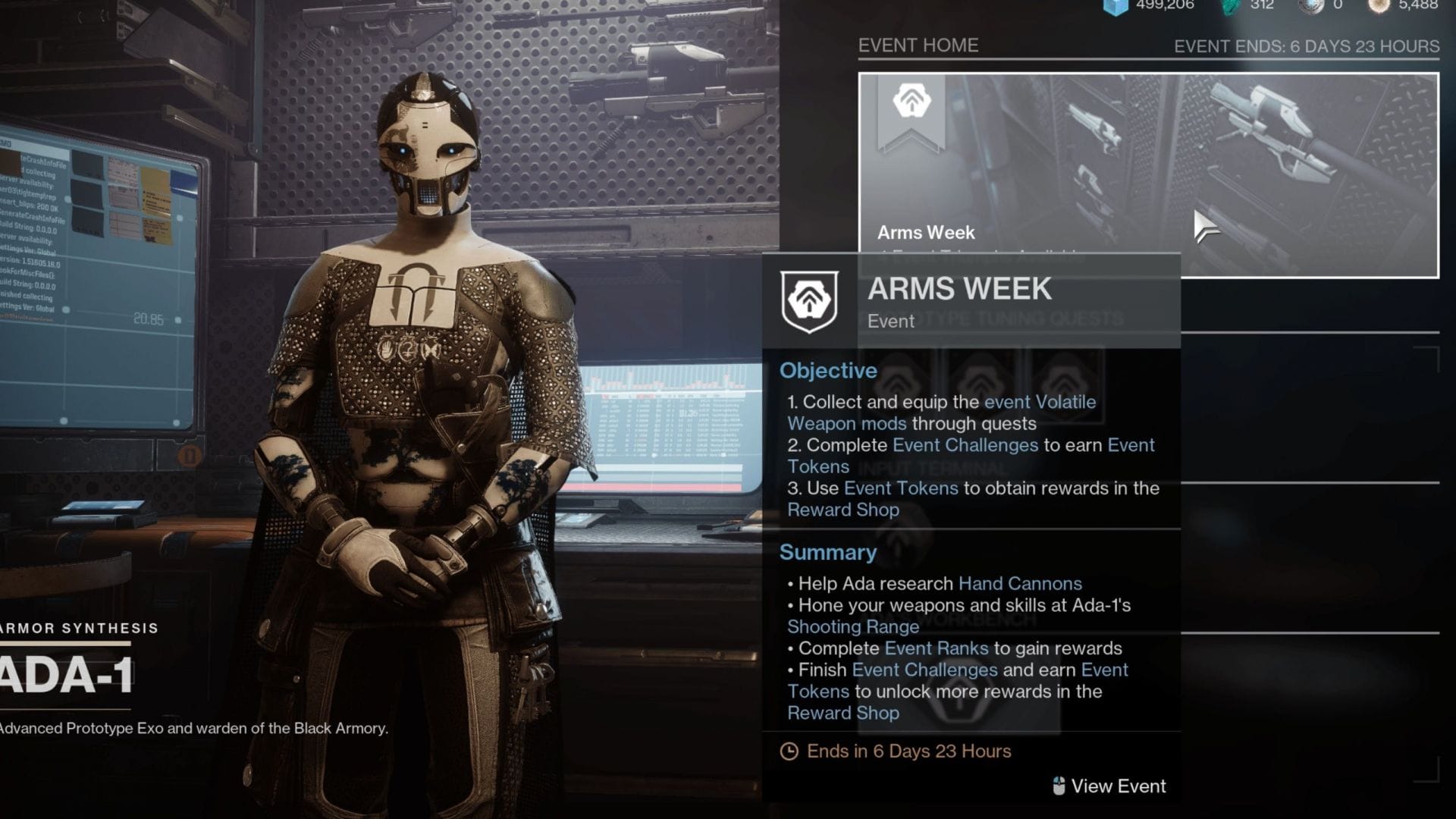Click the View Event button
Viewport: 1456px width, 819px height.
click(x=1119, y=786)
